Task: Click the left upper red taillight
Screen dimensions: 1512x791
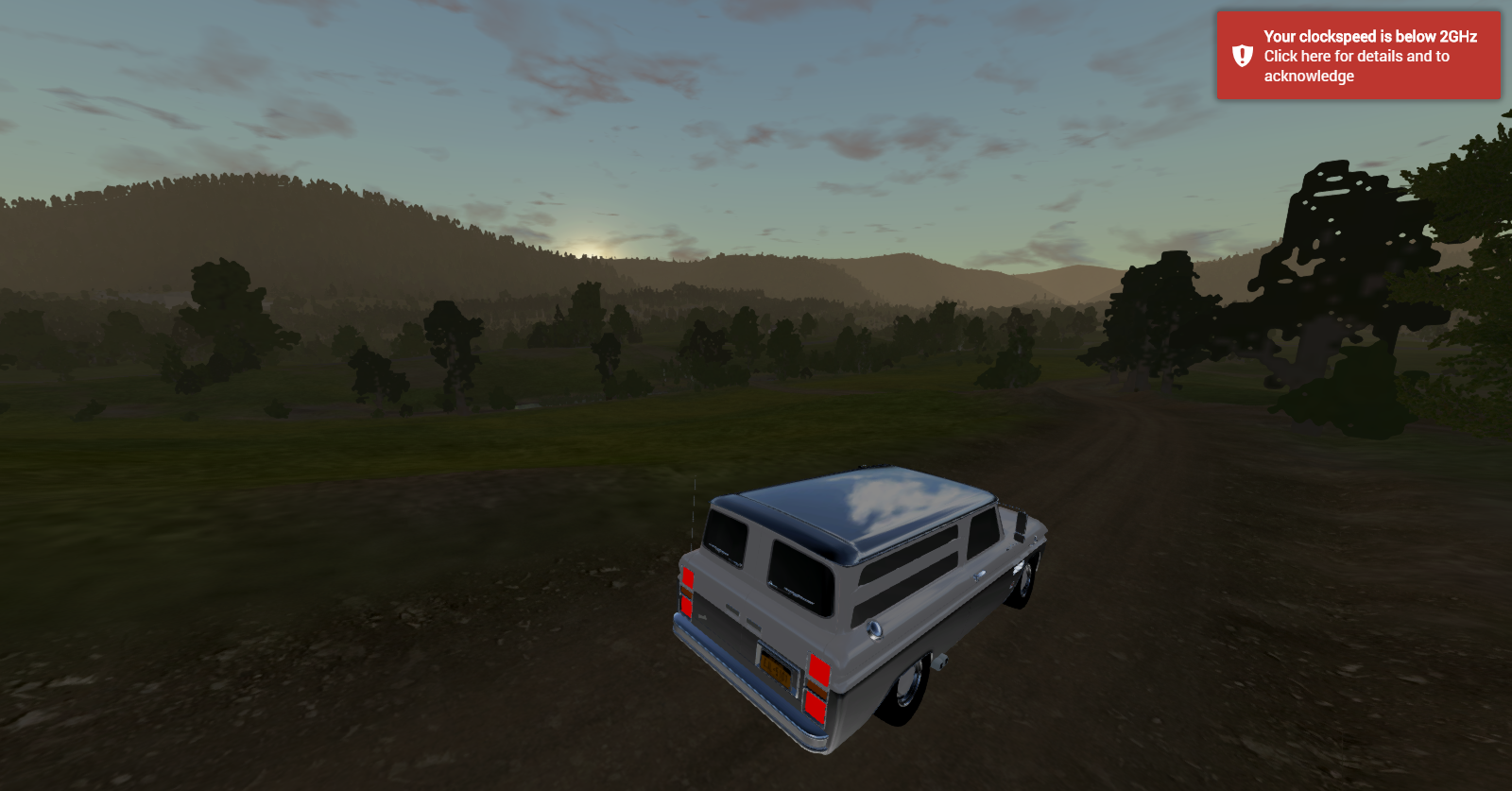Action: pyautogui.click(x=688, y=577)
